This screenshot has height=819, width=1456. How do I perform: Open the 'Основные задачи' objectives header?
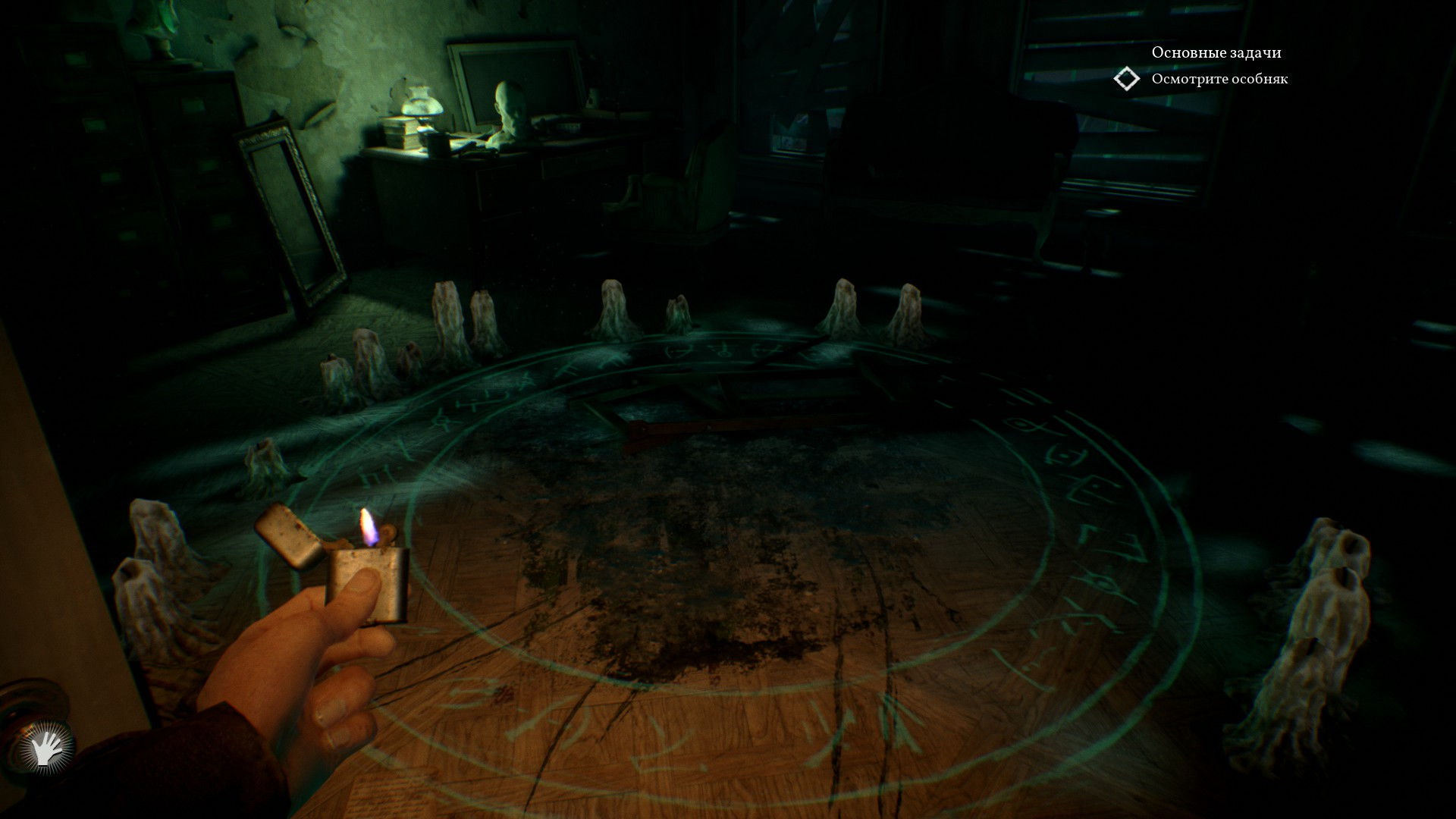click(x=1216, y=52)
